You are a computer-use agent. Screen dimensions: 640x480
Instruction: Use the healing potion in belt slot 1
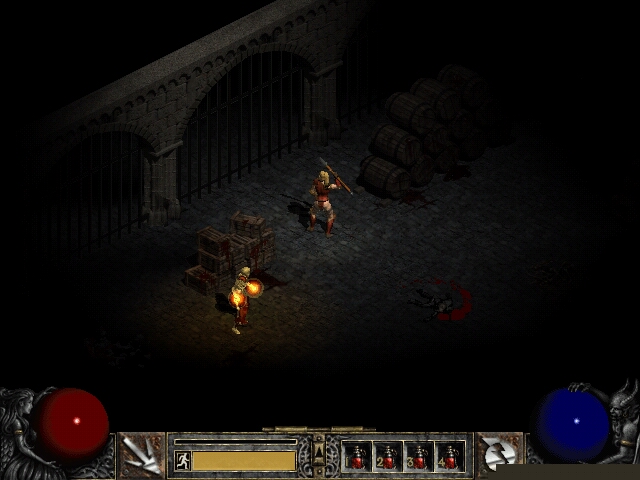coord(358,456)
